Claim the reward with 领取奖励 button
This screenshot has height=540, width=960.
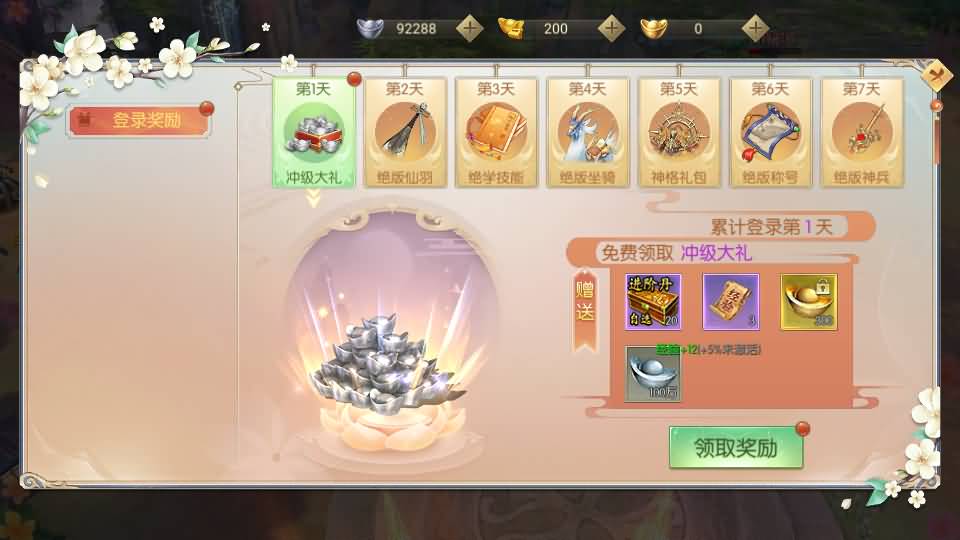736,448
